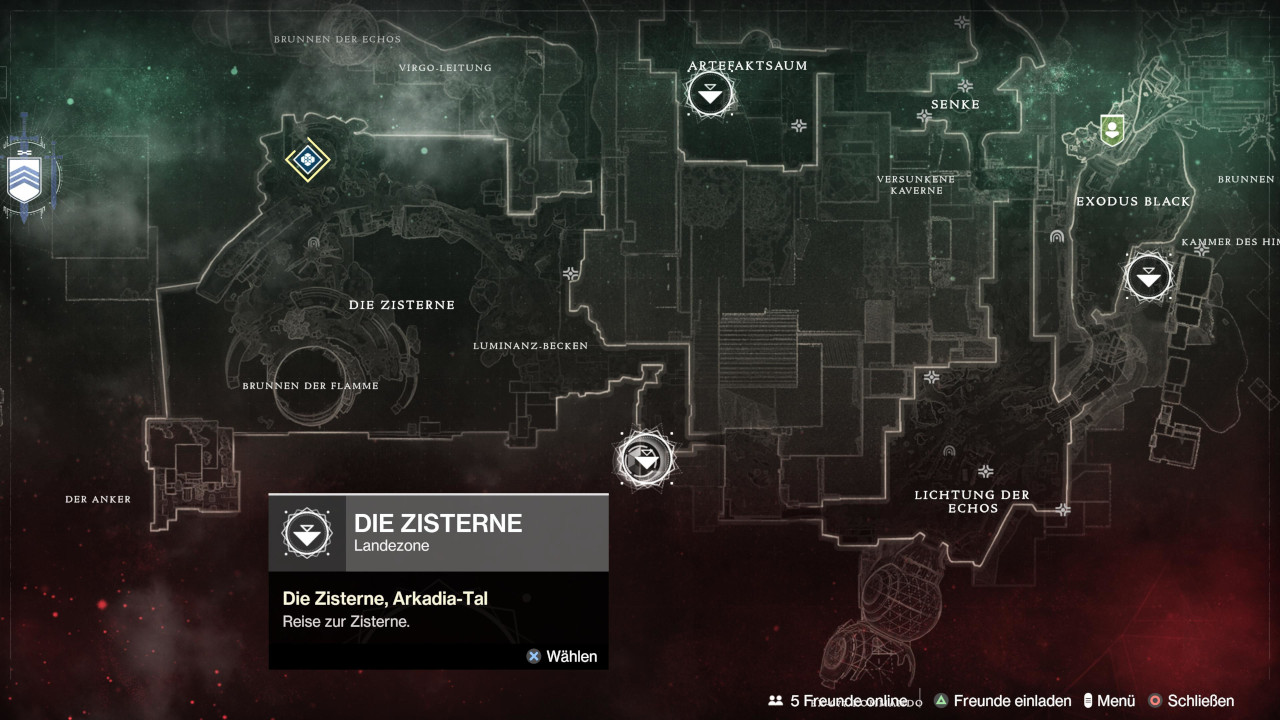Select the yellow diamond marker near Virgo-Leitung
Viewport: 1280px width, 720px height.
(x=307, y=159)
